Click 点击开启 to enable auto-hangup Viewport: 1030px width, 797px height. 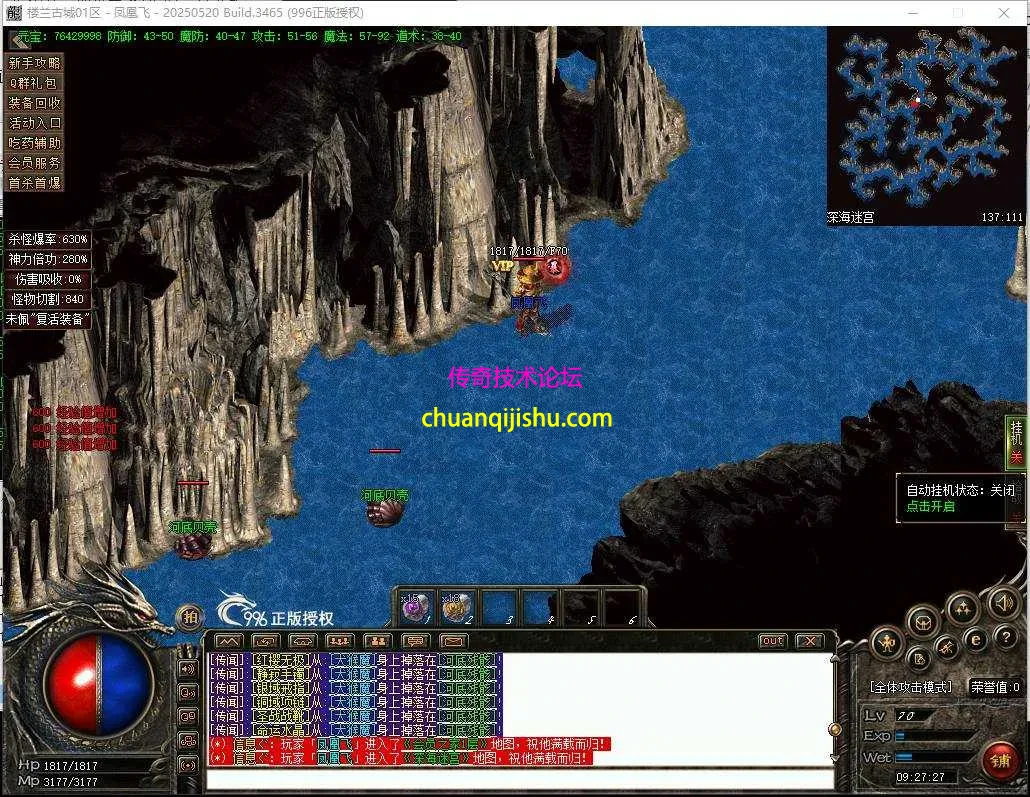click(x=931, y=506)
